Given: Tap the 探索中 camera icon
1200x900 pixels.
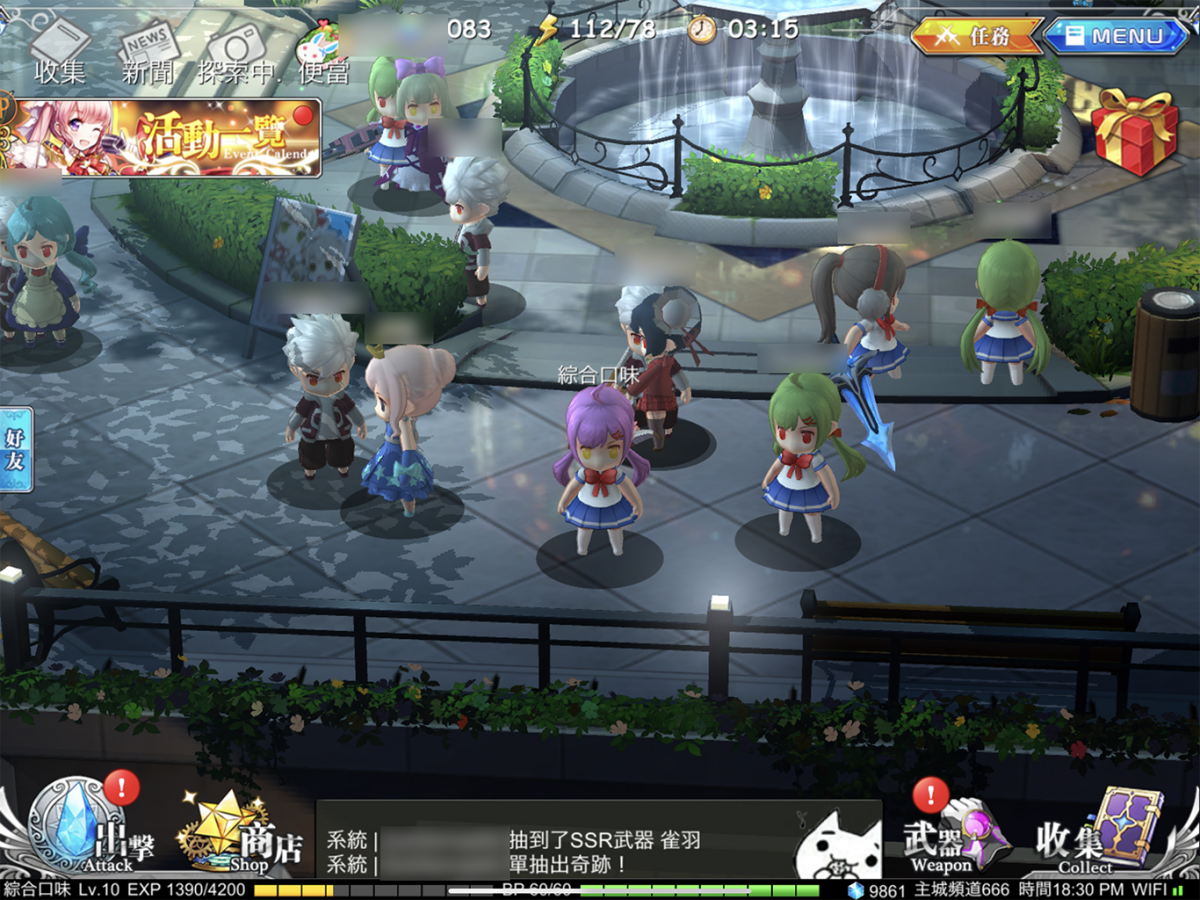Looking at the screenshot, I should click(237, 50).
